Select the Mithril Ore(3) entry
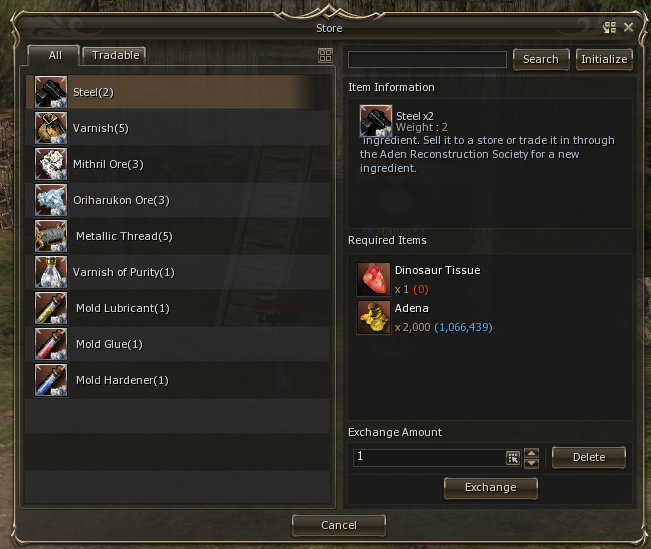This screenshot has height=549, width=651. [178, 164]
